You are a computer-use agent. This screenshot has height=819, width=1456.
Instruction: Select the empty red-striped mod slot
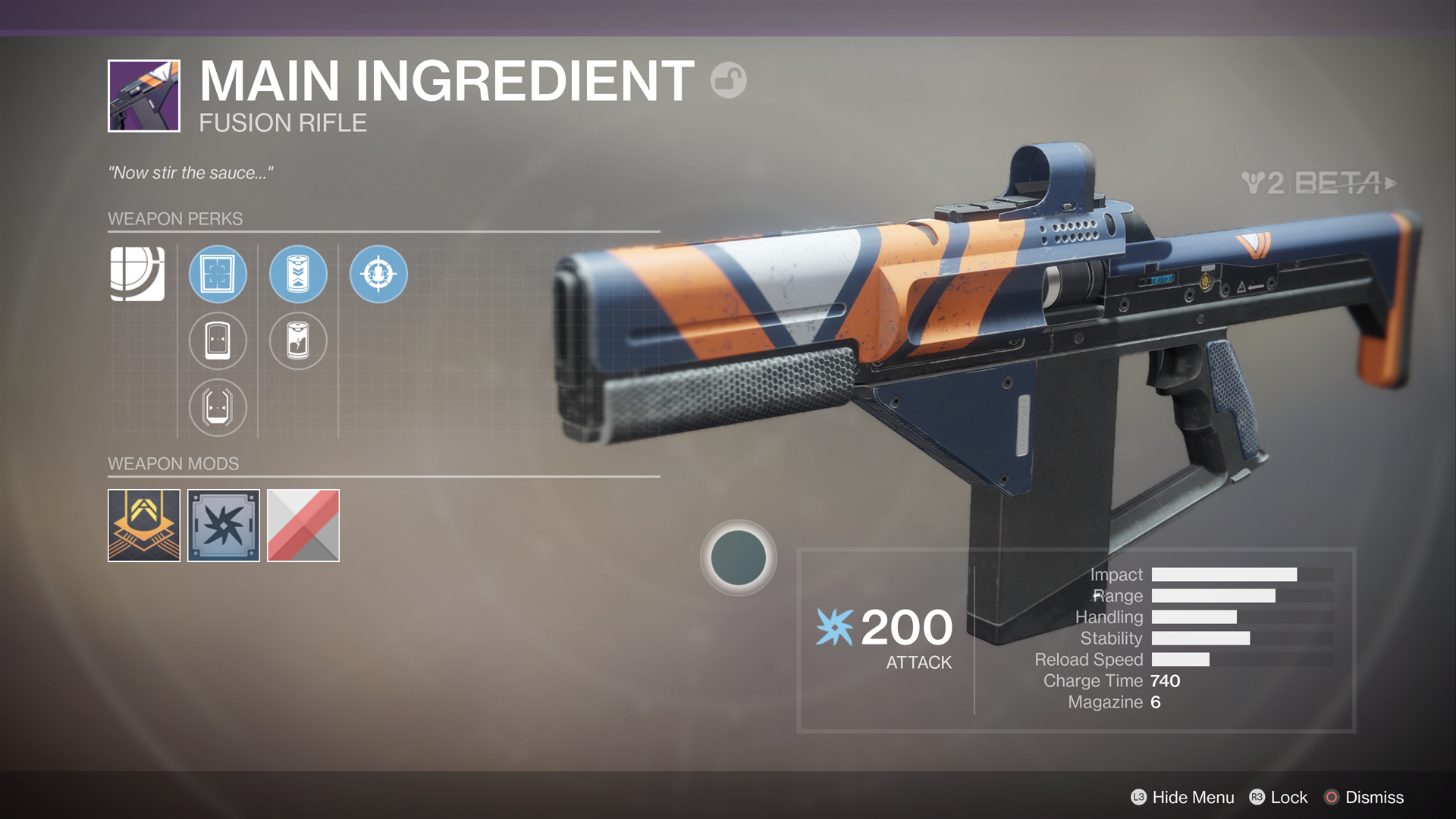tap(303, 525)
